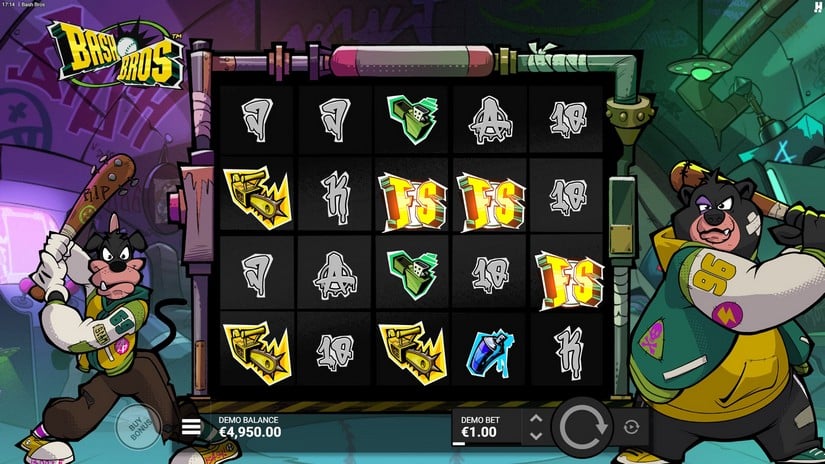The width and height of the screenshot is (825, 464).
Task: Open the autoplay settings
Action: click(x=630, y=427)
